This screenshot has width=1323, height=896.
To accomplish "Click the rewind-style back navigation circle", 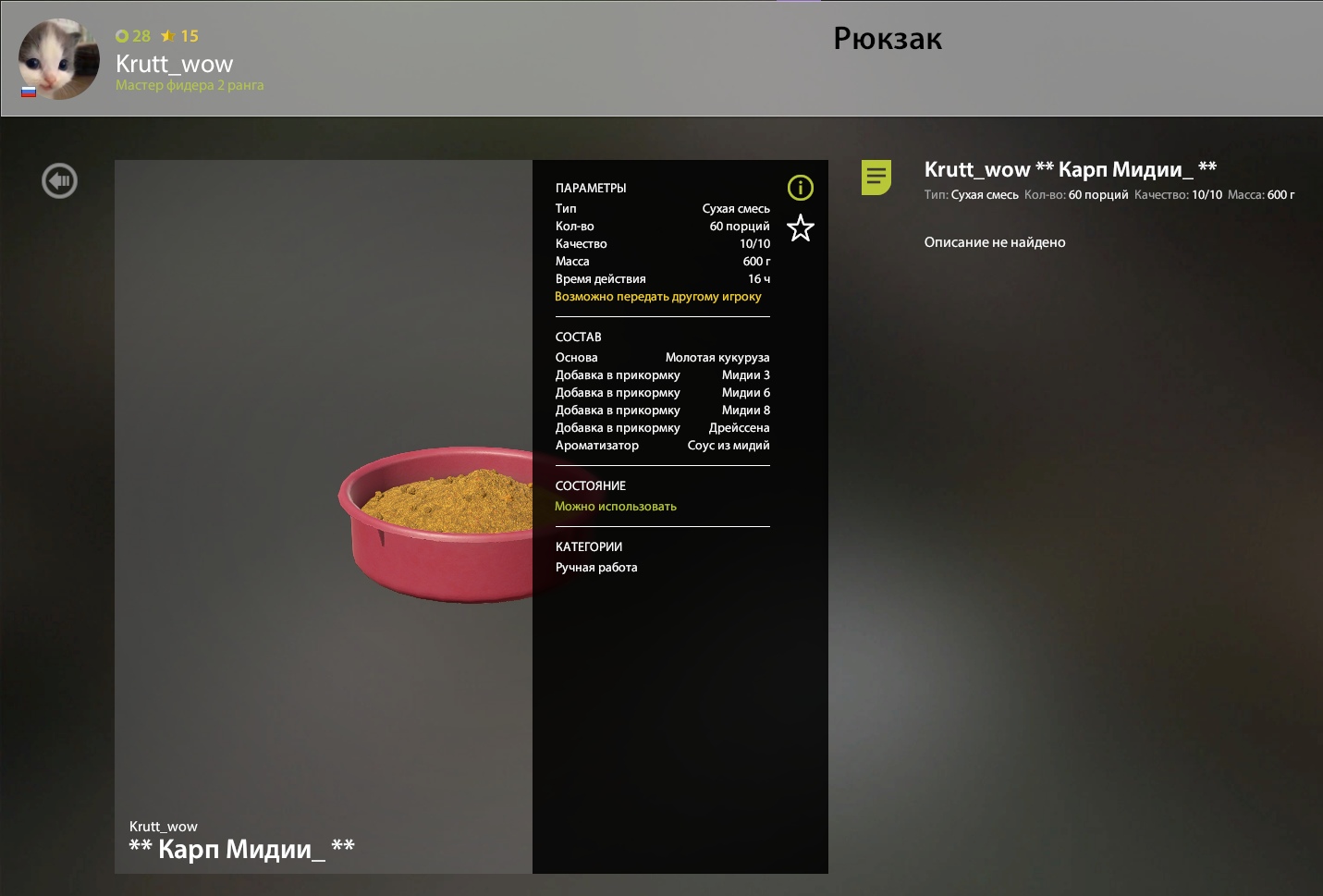I will [59, 180].
